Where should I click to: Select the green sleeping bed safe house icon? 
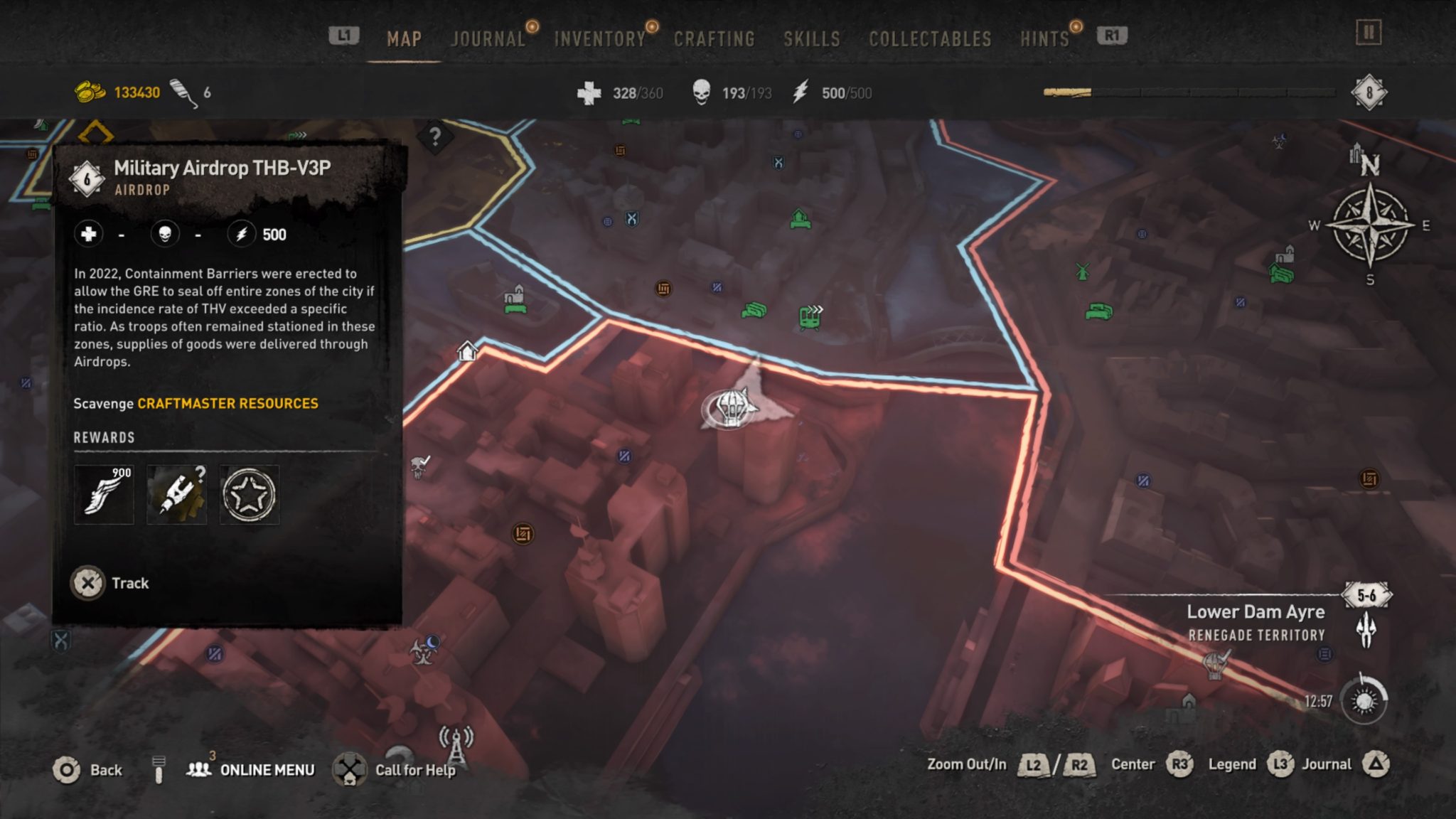[x=1099, y=311]
